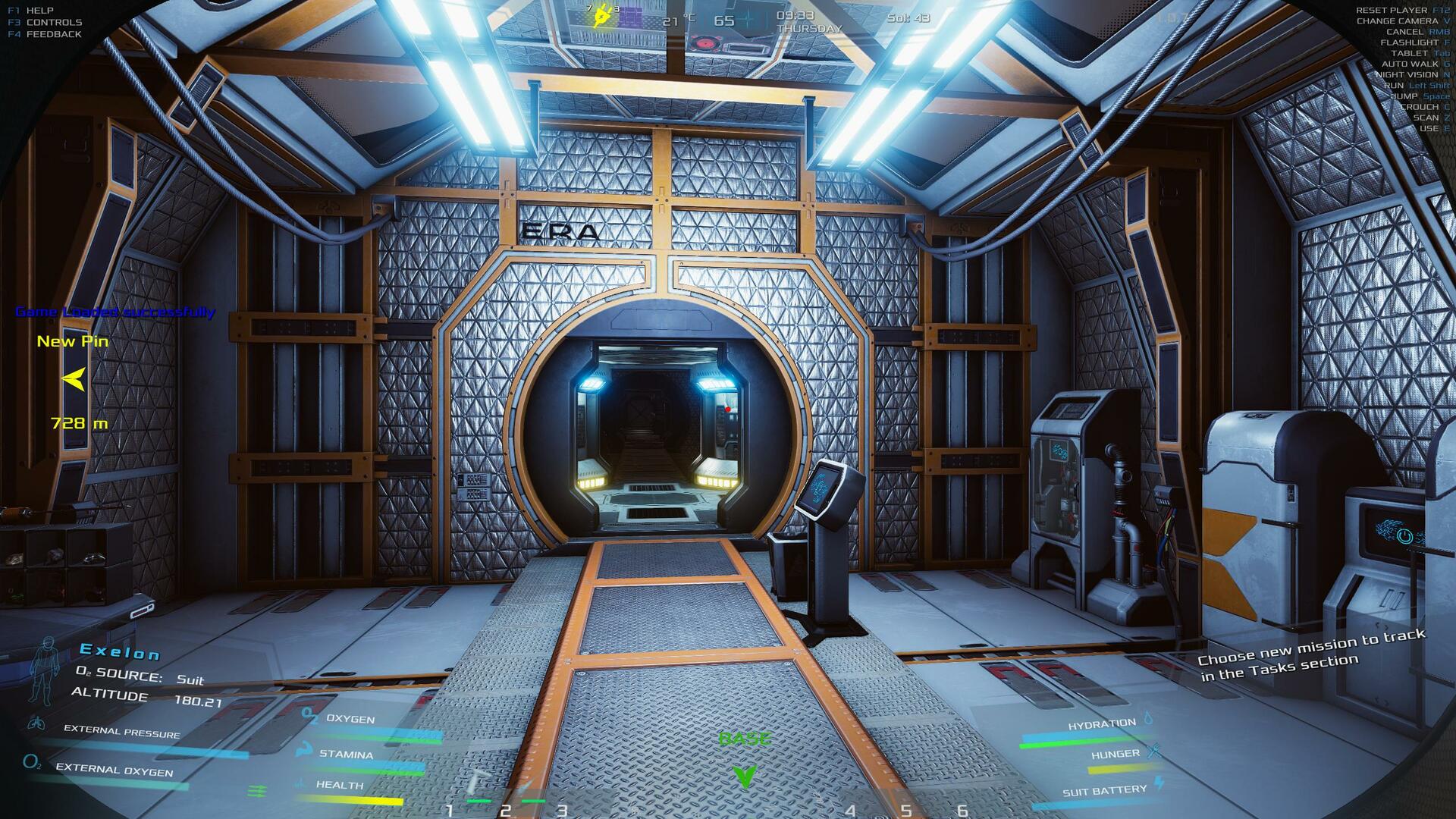Screen dimensions: 1456x819
Task: Click the green BASE waypoint marker
Action: [x=745, y=775]
